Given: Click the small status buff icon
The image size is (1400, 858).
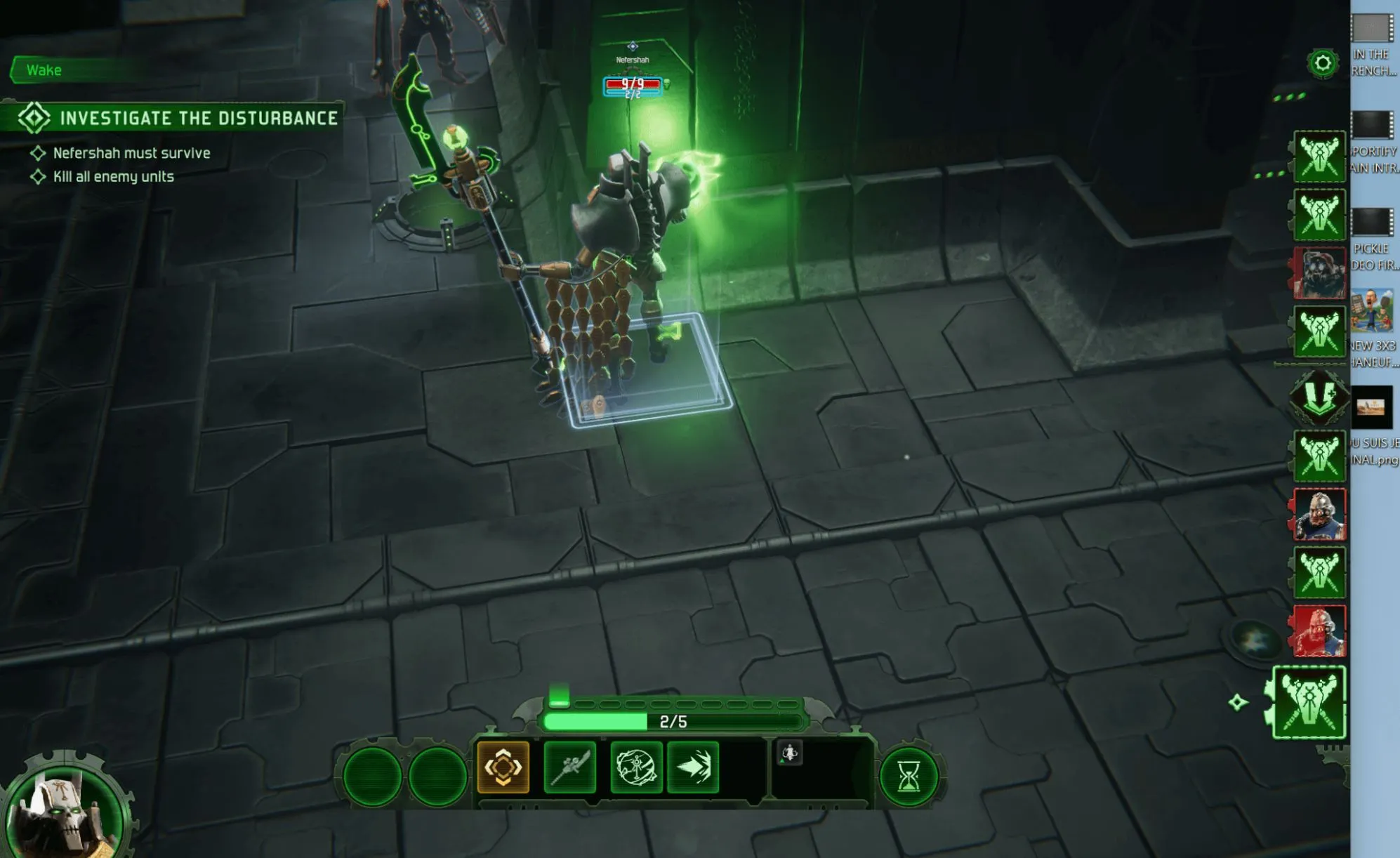Looking at the screenshot, I should coord(790,753).
